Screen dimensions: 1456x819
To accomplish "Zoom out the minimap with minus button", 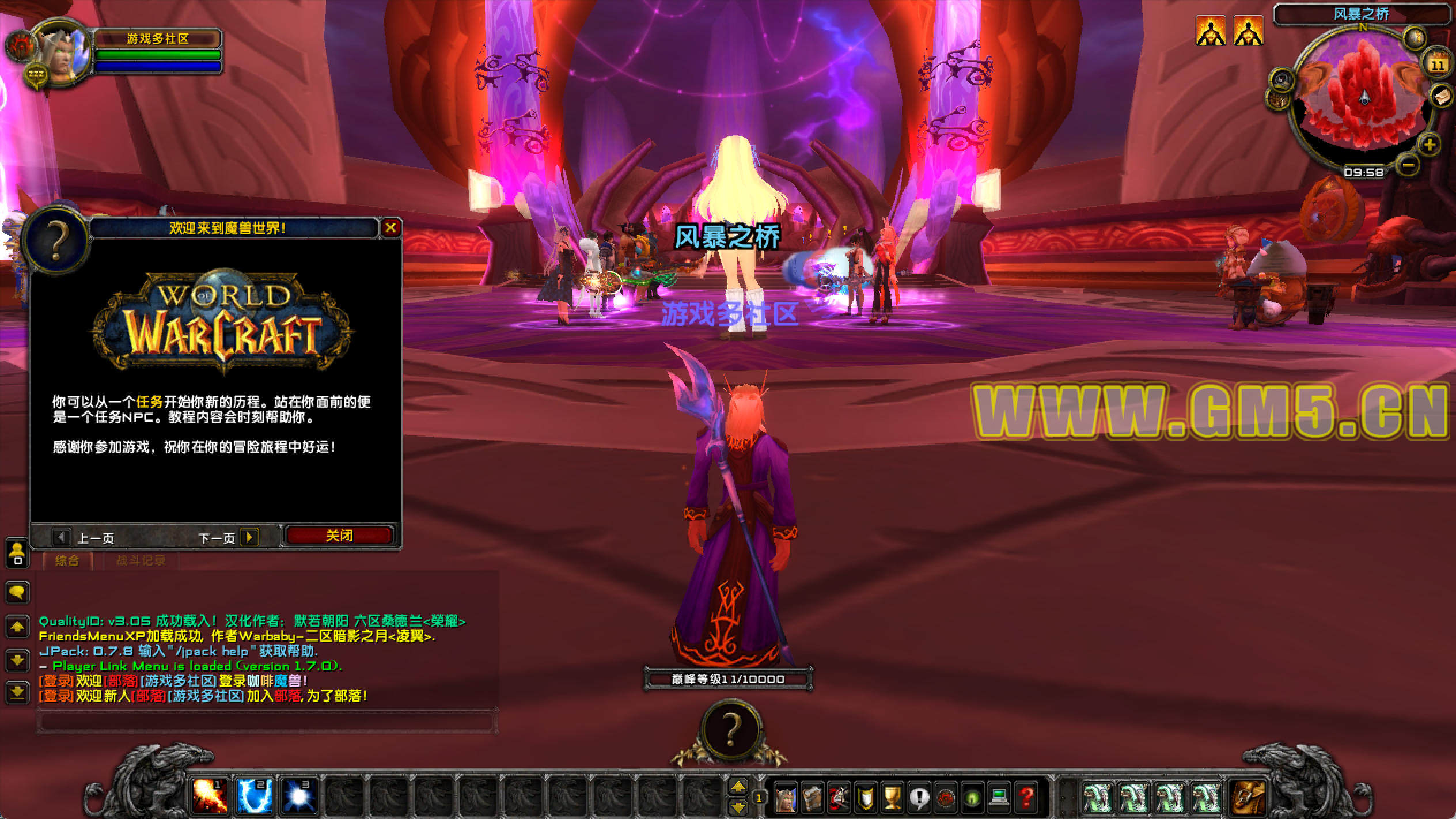I will pos(1408,165).
